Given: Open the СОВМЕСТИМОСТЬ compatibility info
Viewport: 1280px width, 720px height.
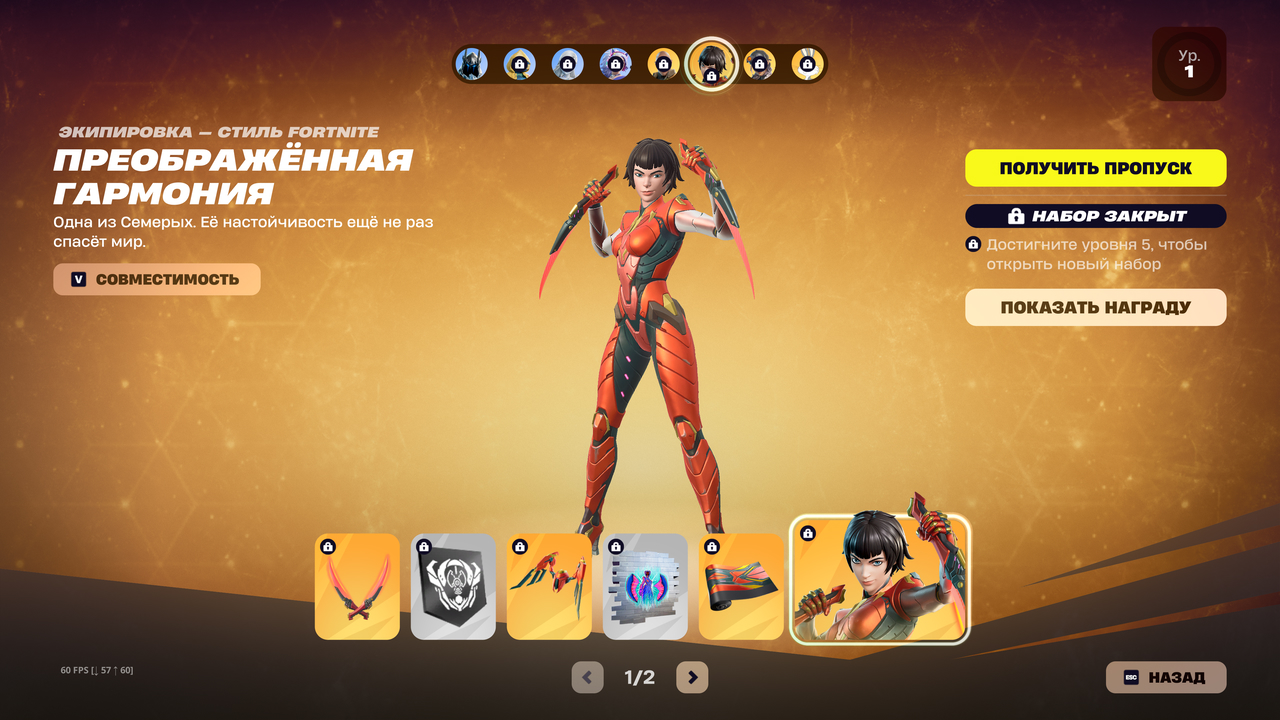Looking at the screenshot, I should click(x=157, y=280).
